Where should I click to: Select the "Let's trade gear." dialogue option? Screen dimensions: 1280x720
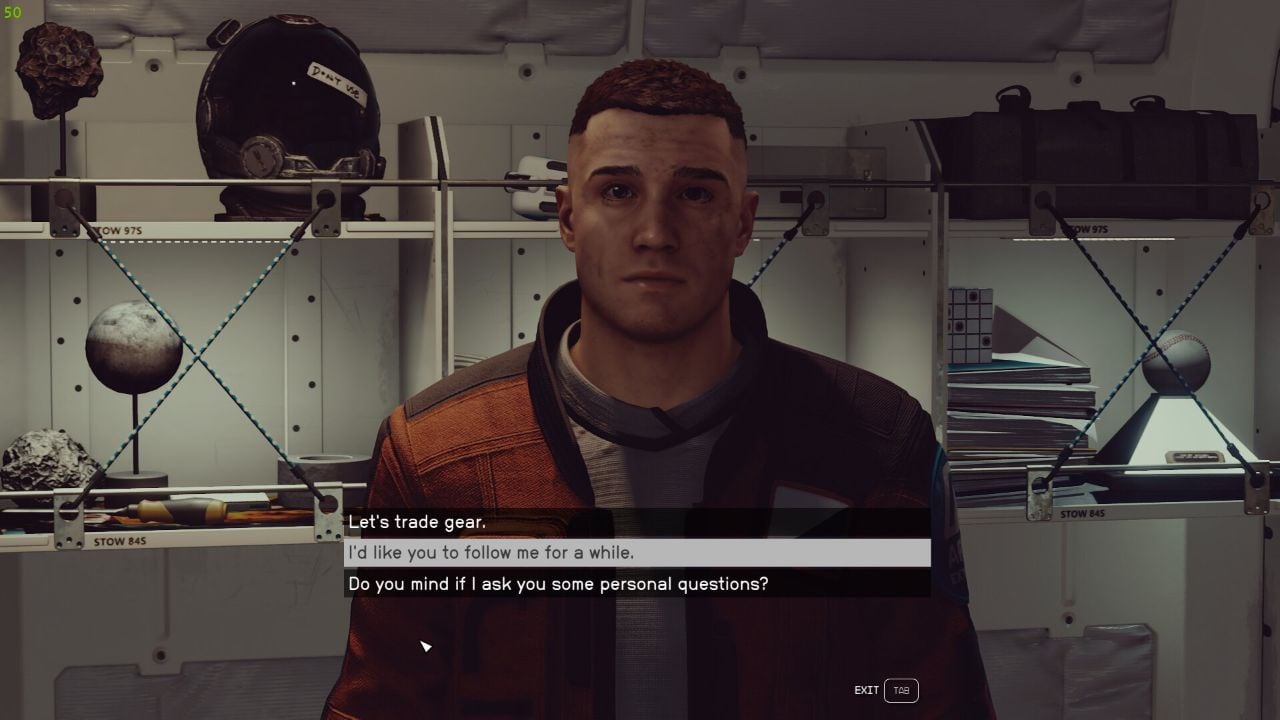point(420,521)
